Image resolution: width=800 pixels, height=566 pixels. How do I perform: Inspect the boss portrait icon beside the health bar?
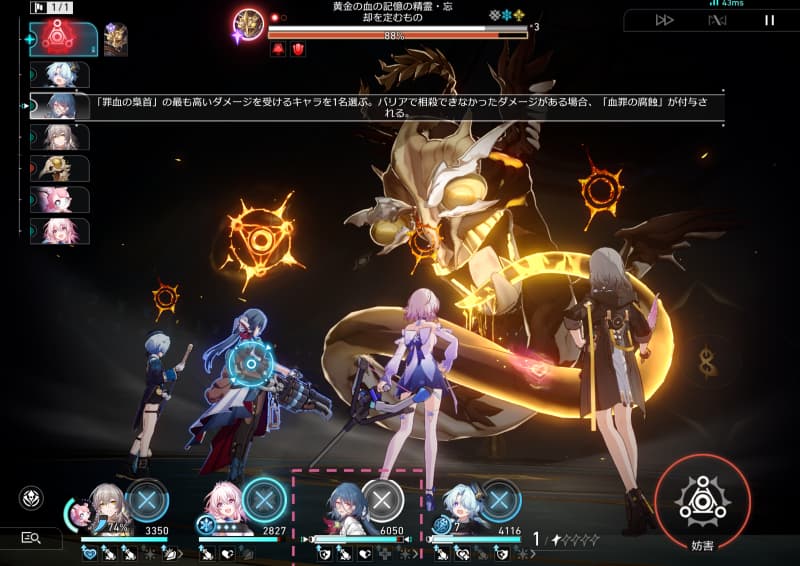(x=247, y=24)
